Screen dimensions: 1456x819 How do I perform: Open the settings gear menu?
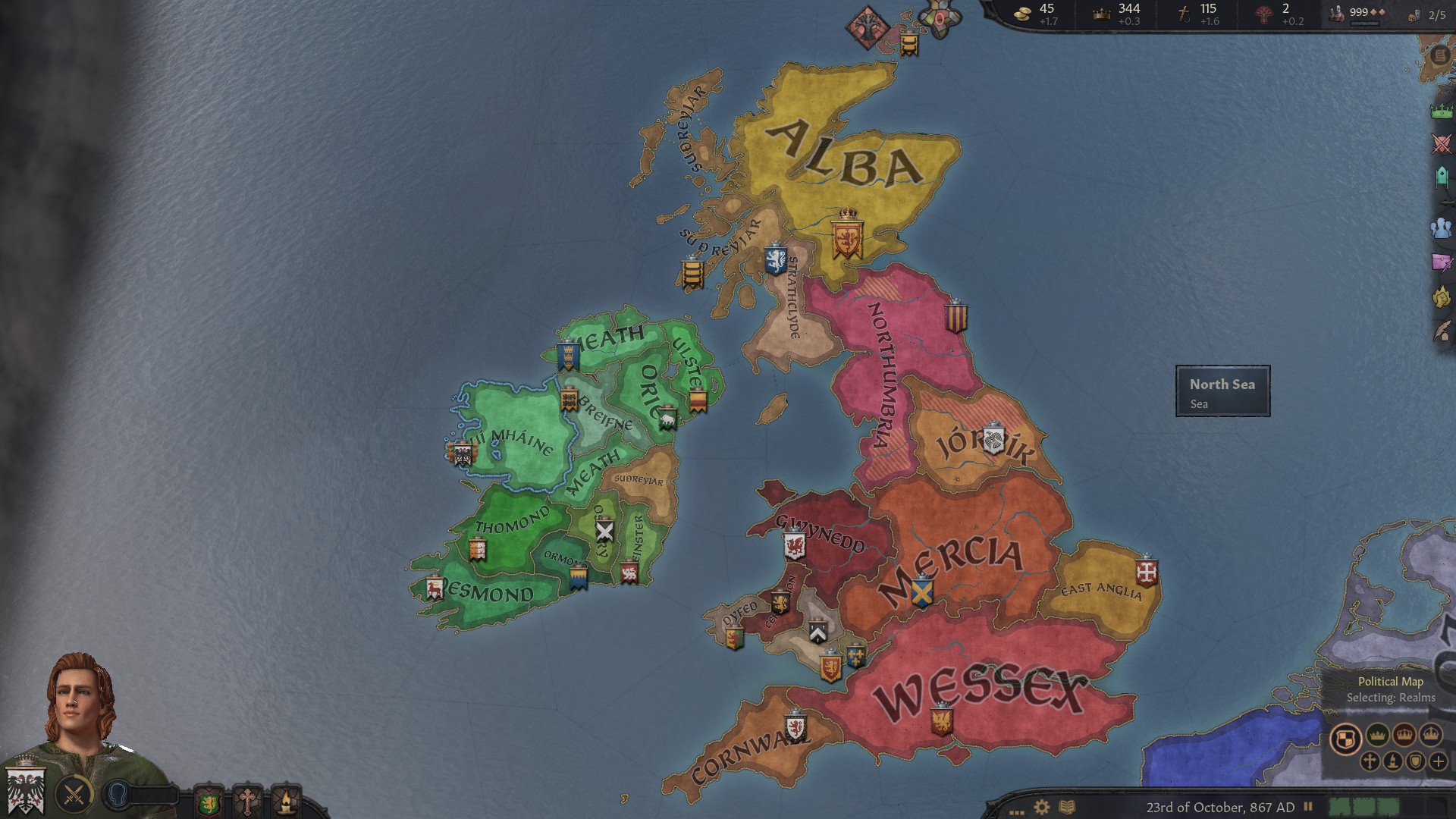click(x=1042, y=807)
